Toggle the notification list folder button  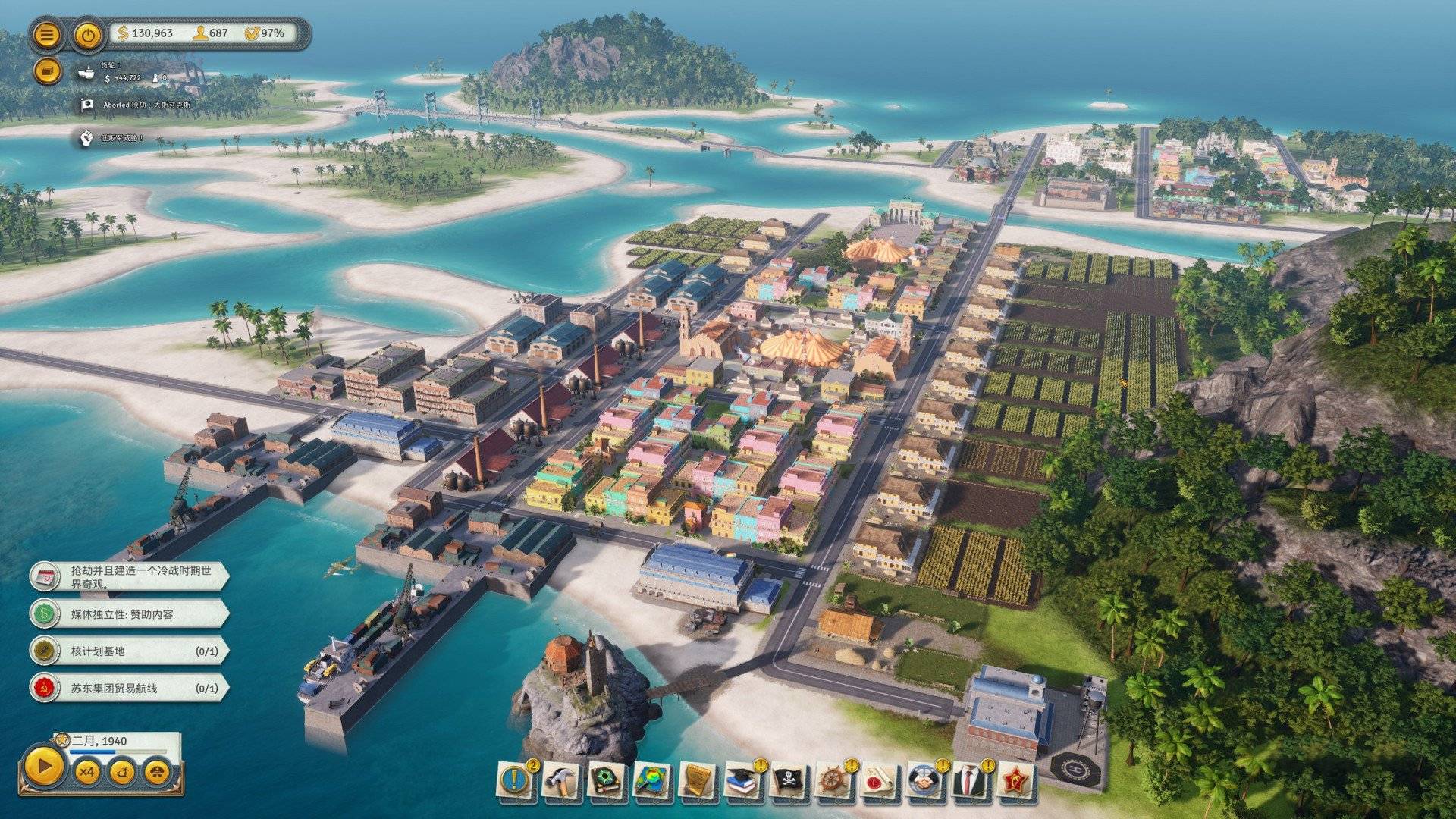(x=47, y=71)
